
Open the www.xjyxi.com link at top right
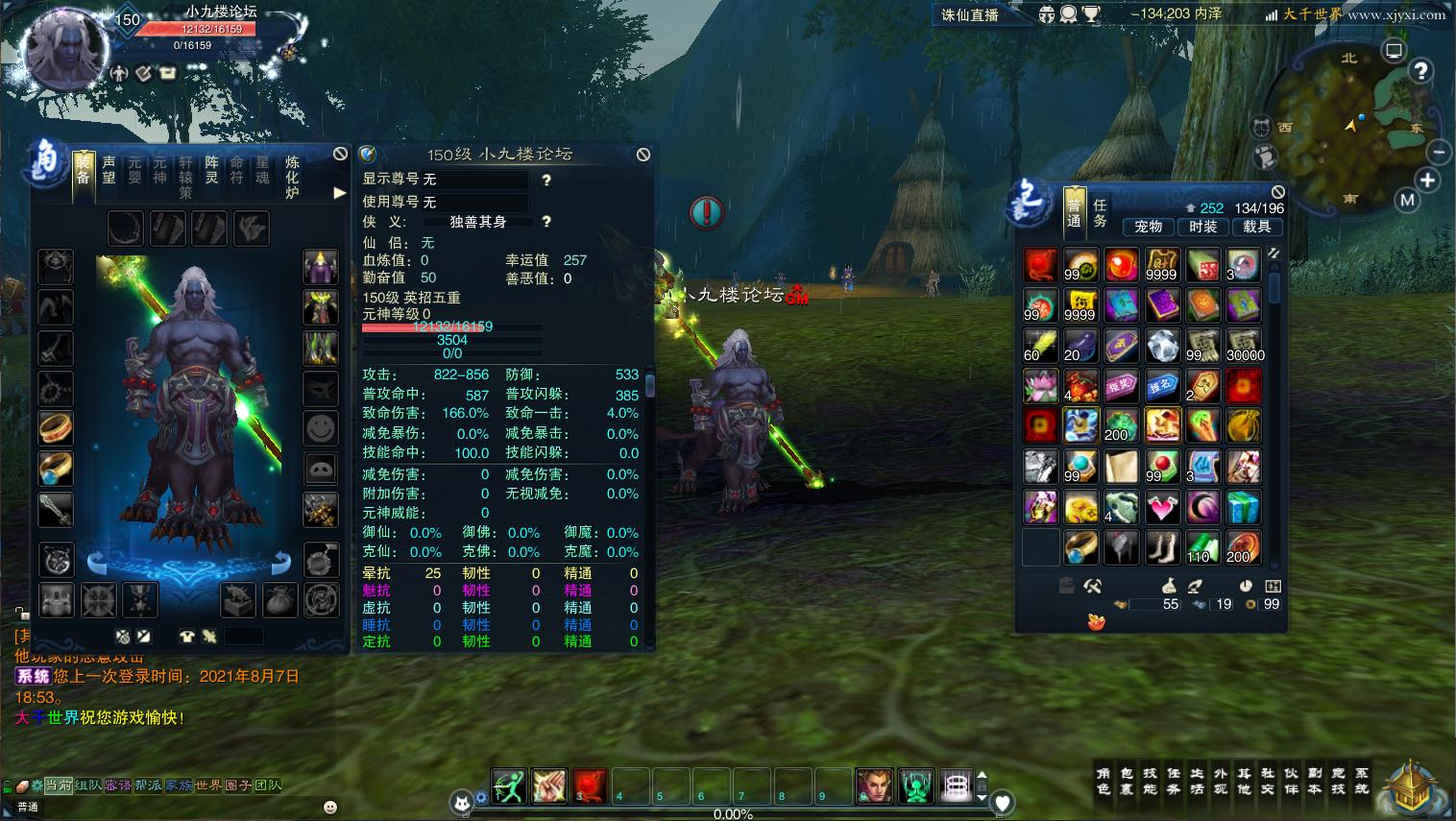point(1398,14)
